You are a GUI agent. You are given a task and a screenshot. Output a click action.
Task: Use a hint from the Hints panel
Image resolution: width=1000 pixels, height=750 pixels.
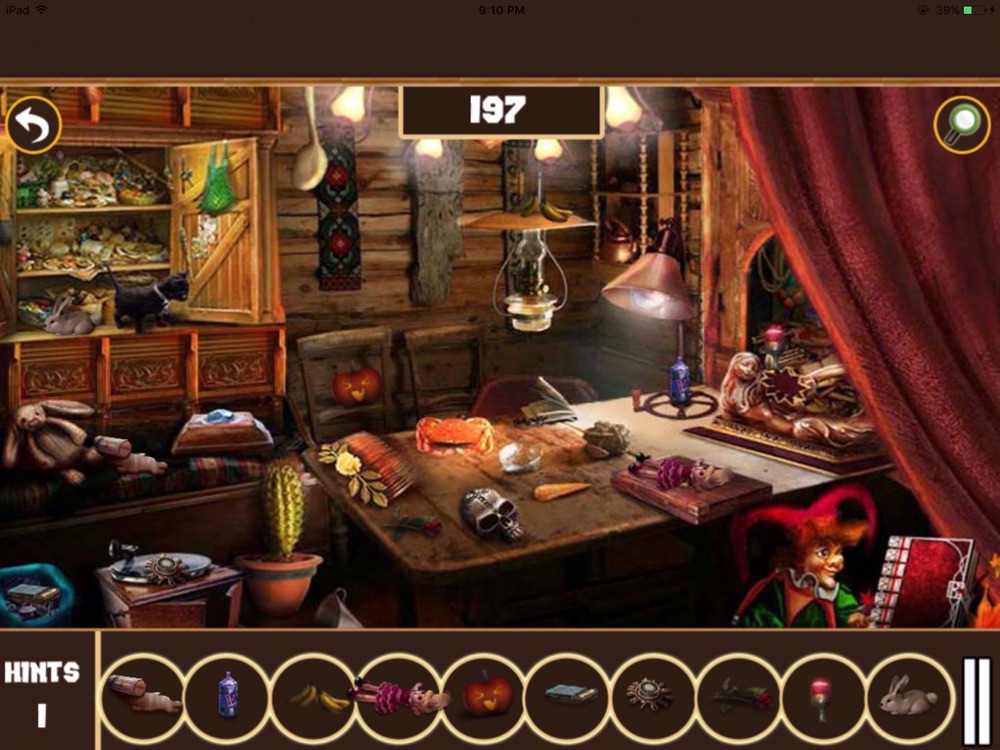pos(43,692)
